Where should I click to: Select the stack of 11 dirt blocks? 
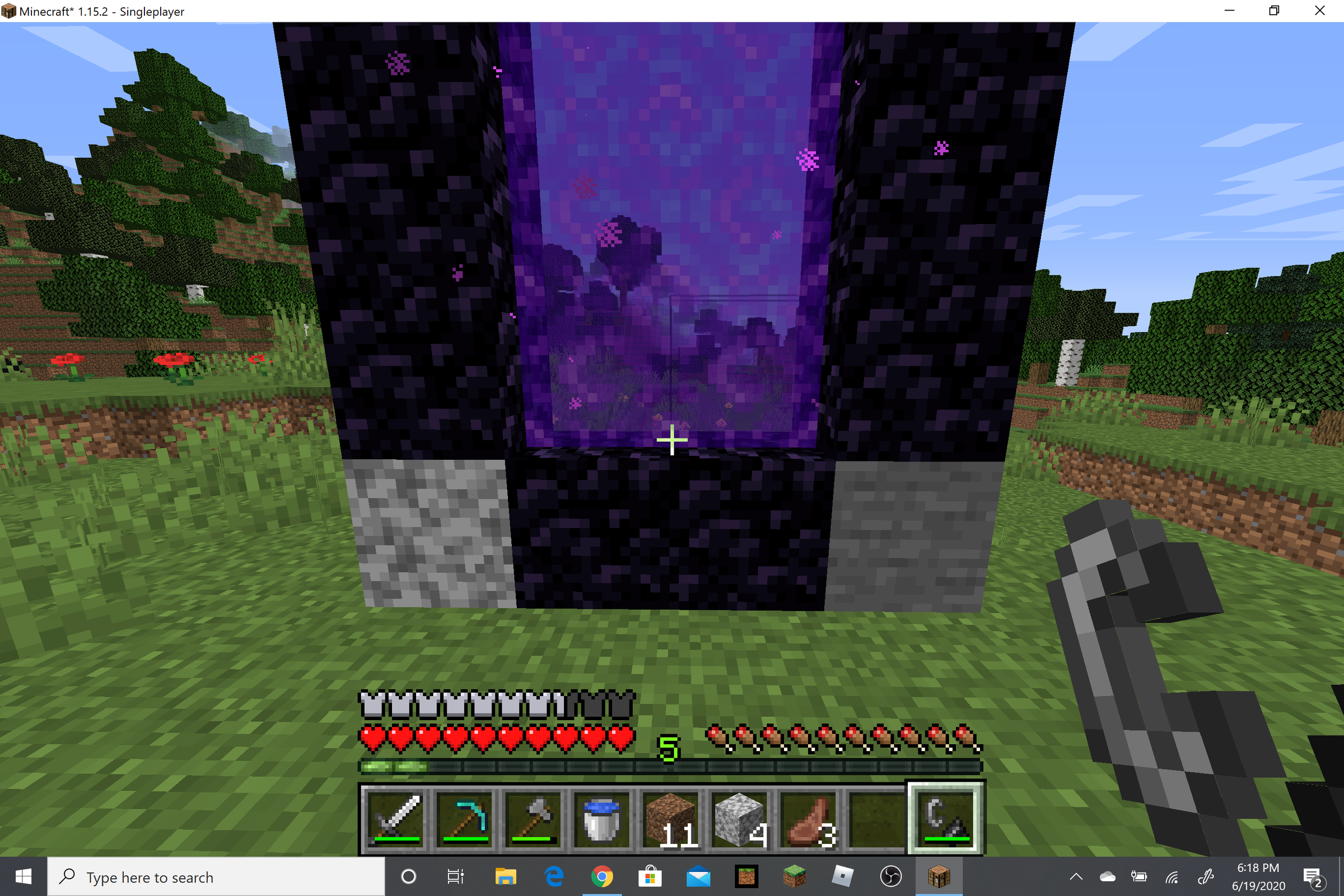point(671,817)
